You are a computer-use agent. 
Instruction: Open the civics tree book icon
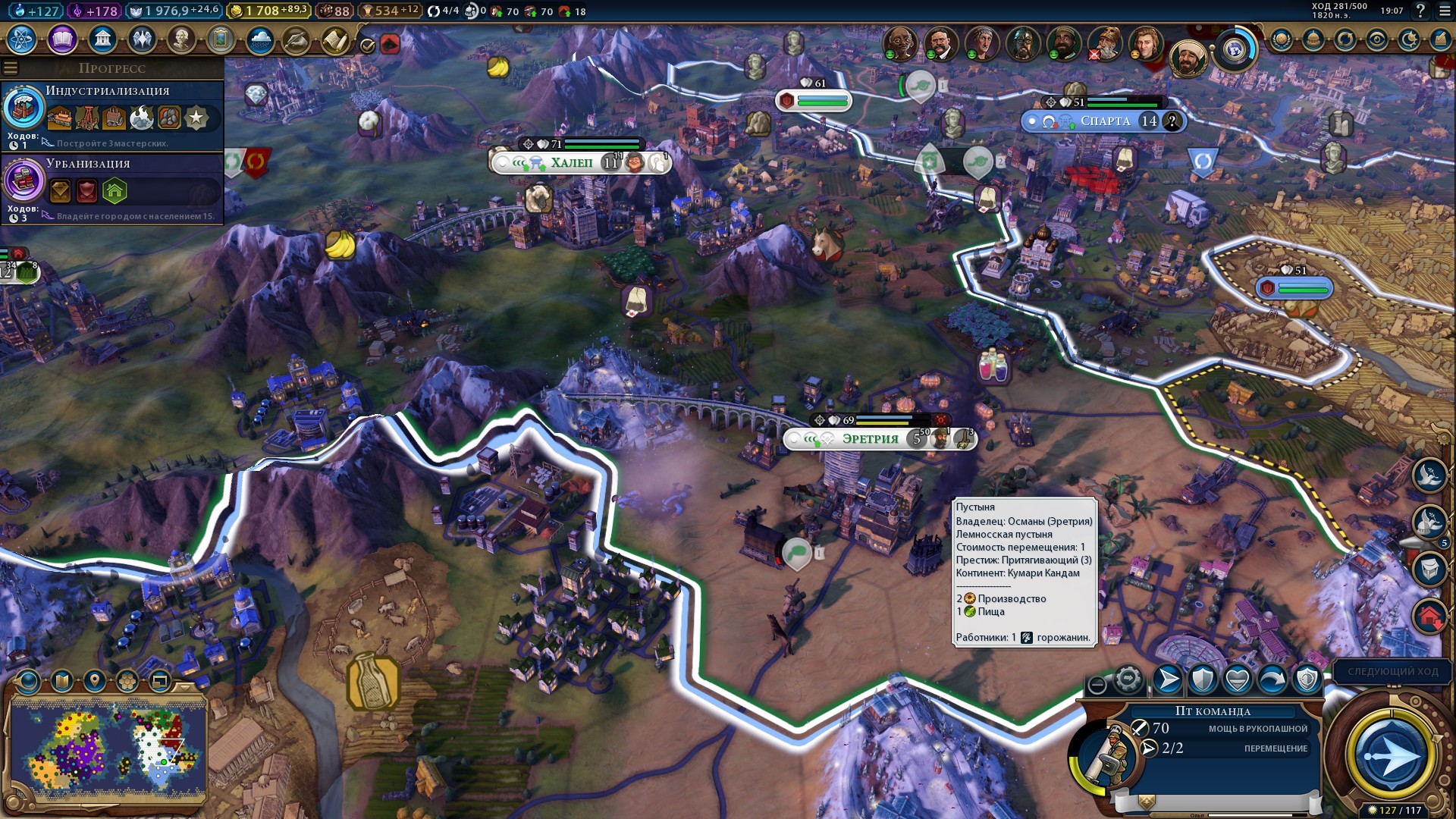pos(62,39)
